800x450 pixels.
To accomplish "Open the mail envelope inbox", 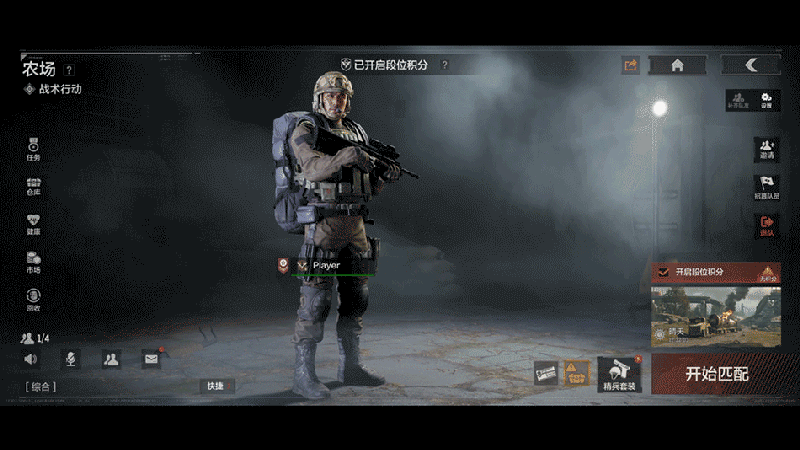I will (151, 359).
